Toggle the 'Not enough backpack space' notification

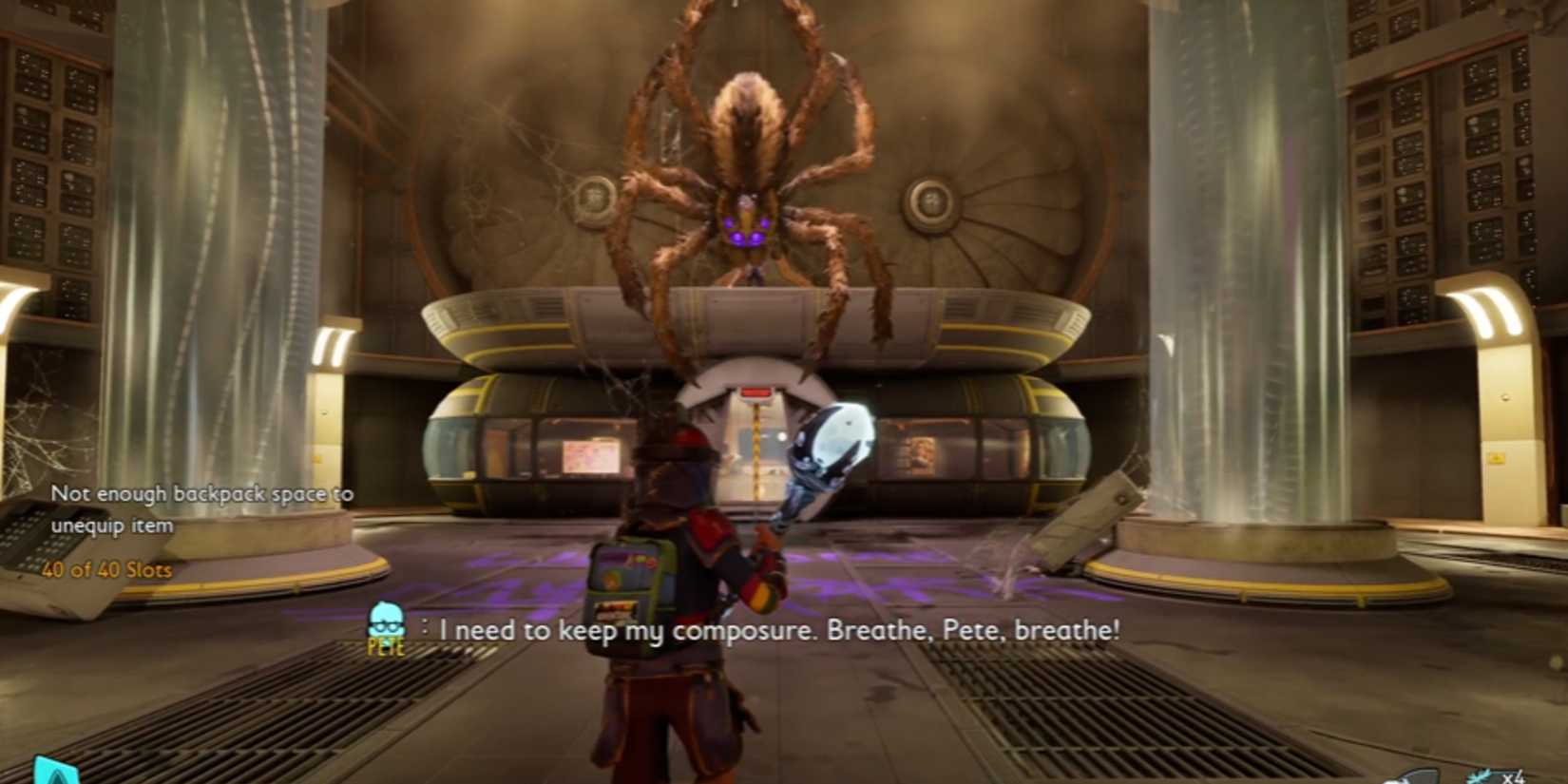[x=202, y=507]
